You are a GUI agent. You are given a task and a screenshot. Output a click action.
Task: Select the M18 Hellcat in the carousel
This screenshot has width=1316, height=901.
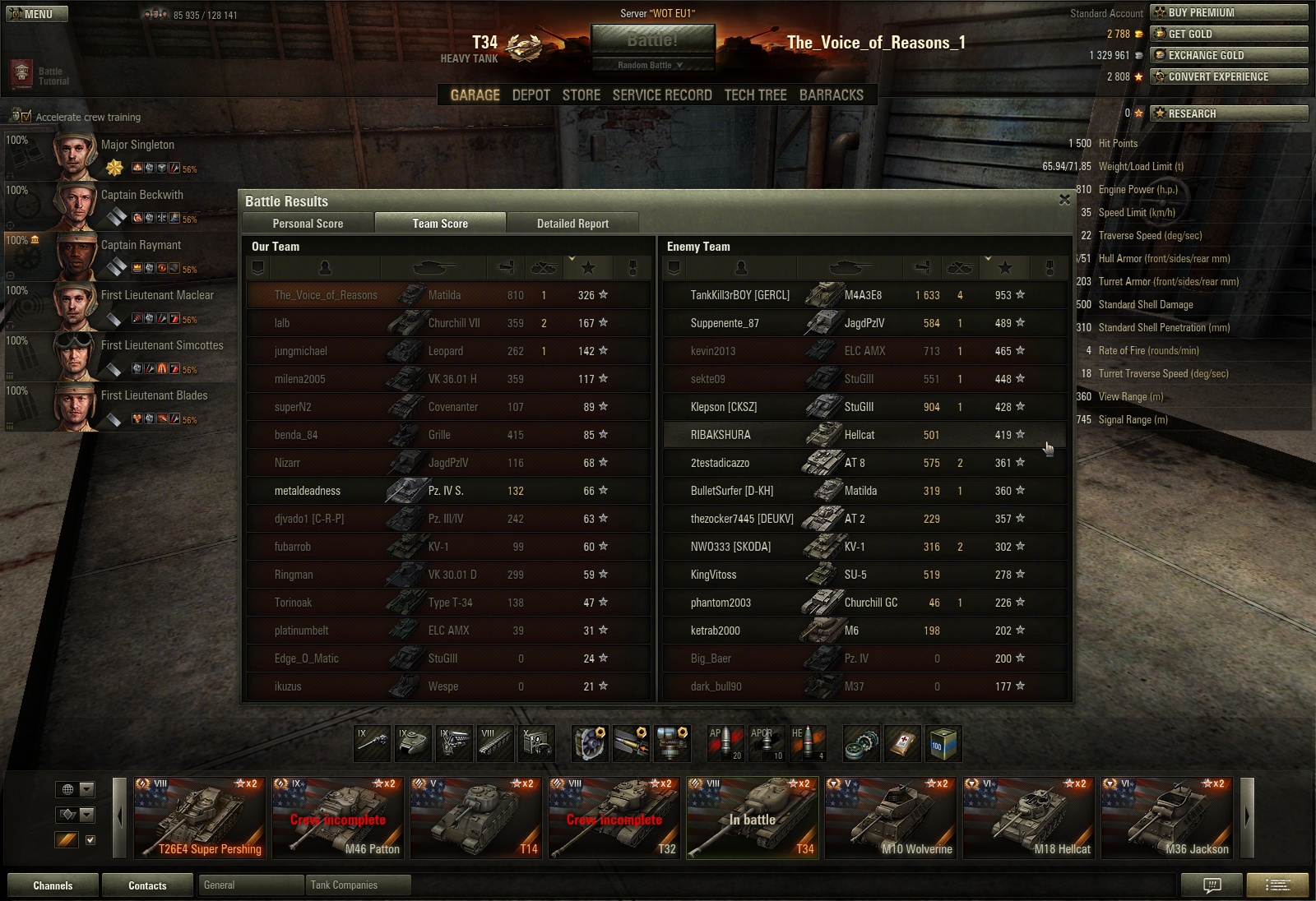point(1028,818)
